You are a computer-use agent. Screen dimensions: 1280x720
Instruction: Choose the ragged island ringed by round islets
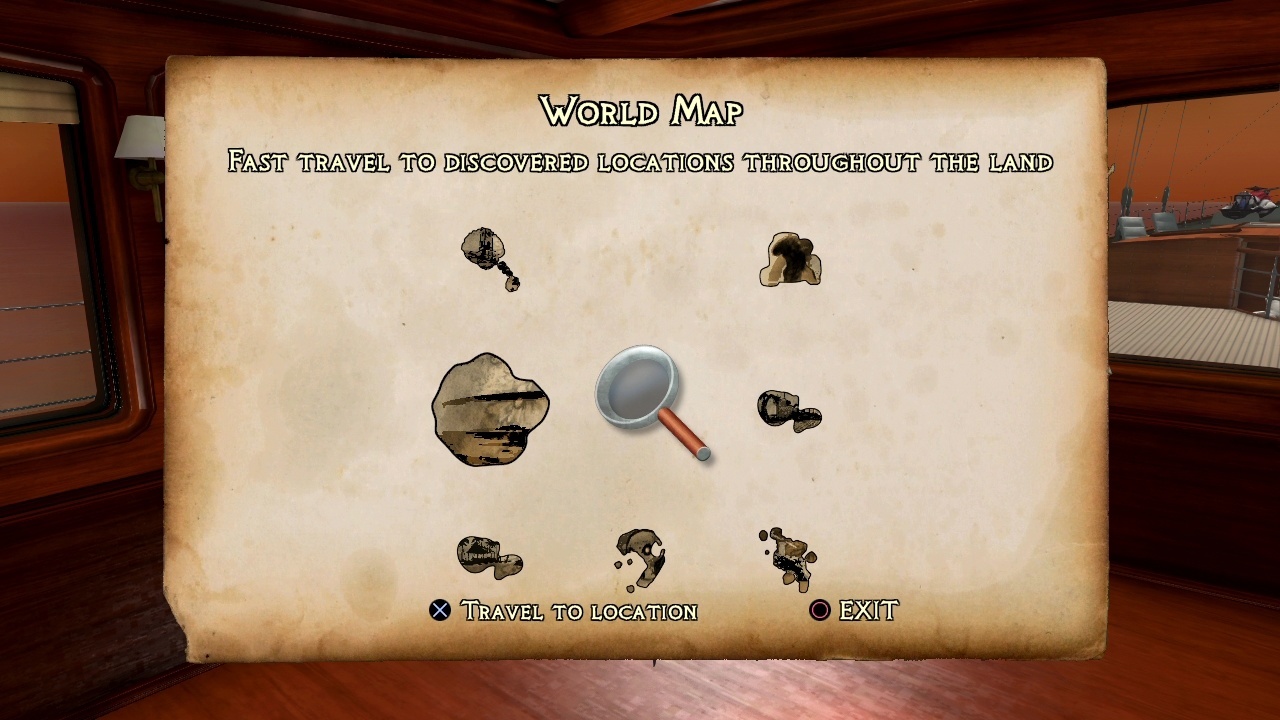click(x=790, y=558)
